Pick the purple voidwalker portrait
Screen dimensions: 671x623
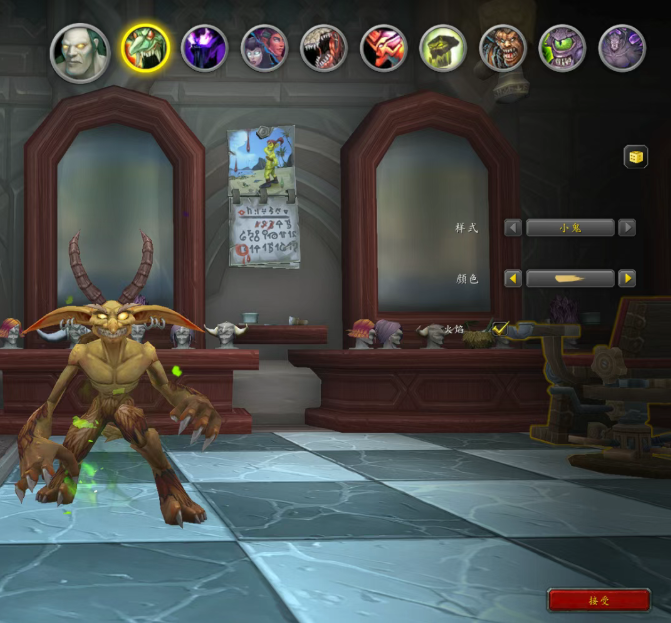click(204, 48)
